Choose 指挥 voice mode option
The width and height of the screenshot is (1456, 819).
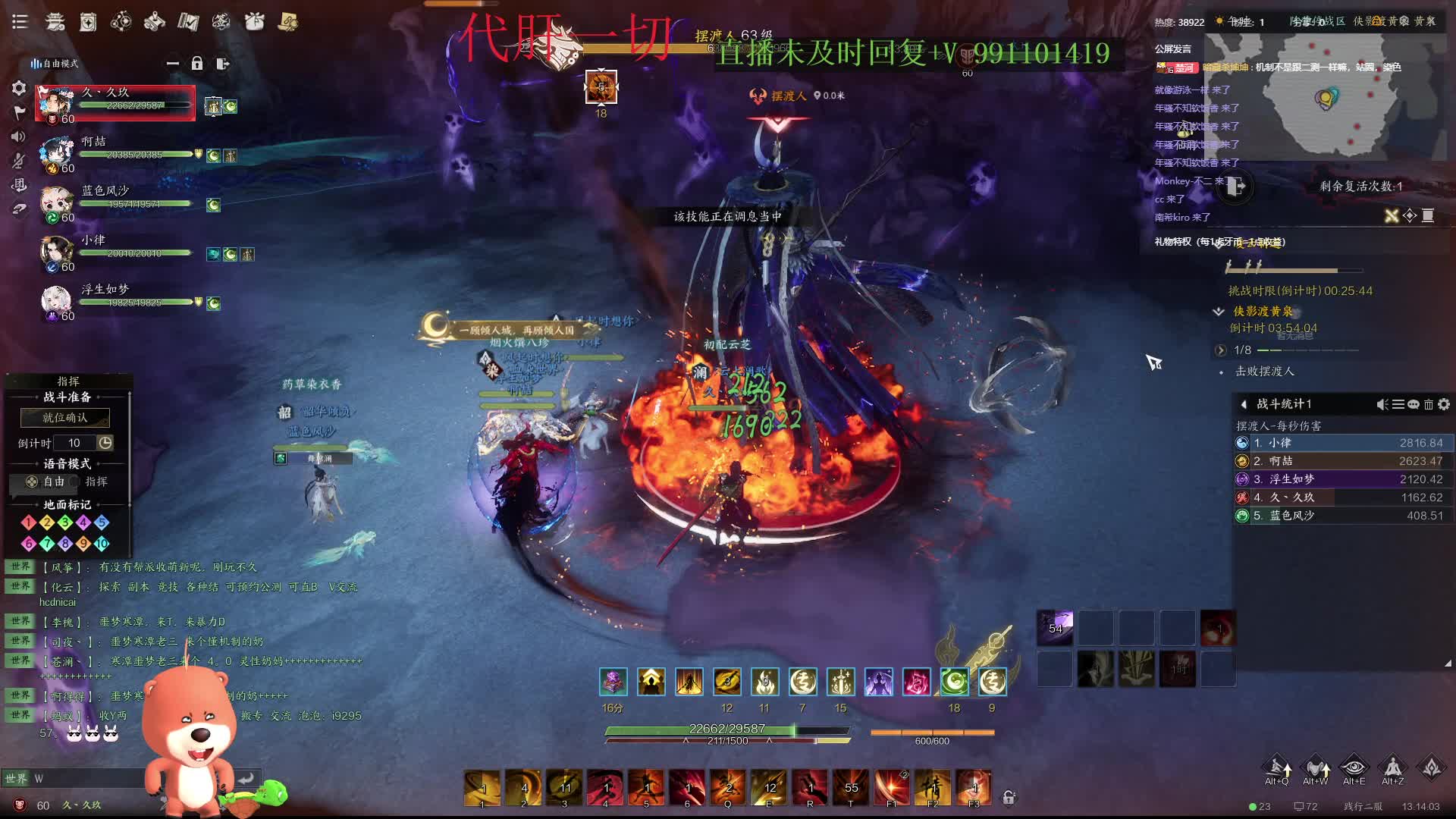click(x=89, y=482)
